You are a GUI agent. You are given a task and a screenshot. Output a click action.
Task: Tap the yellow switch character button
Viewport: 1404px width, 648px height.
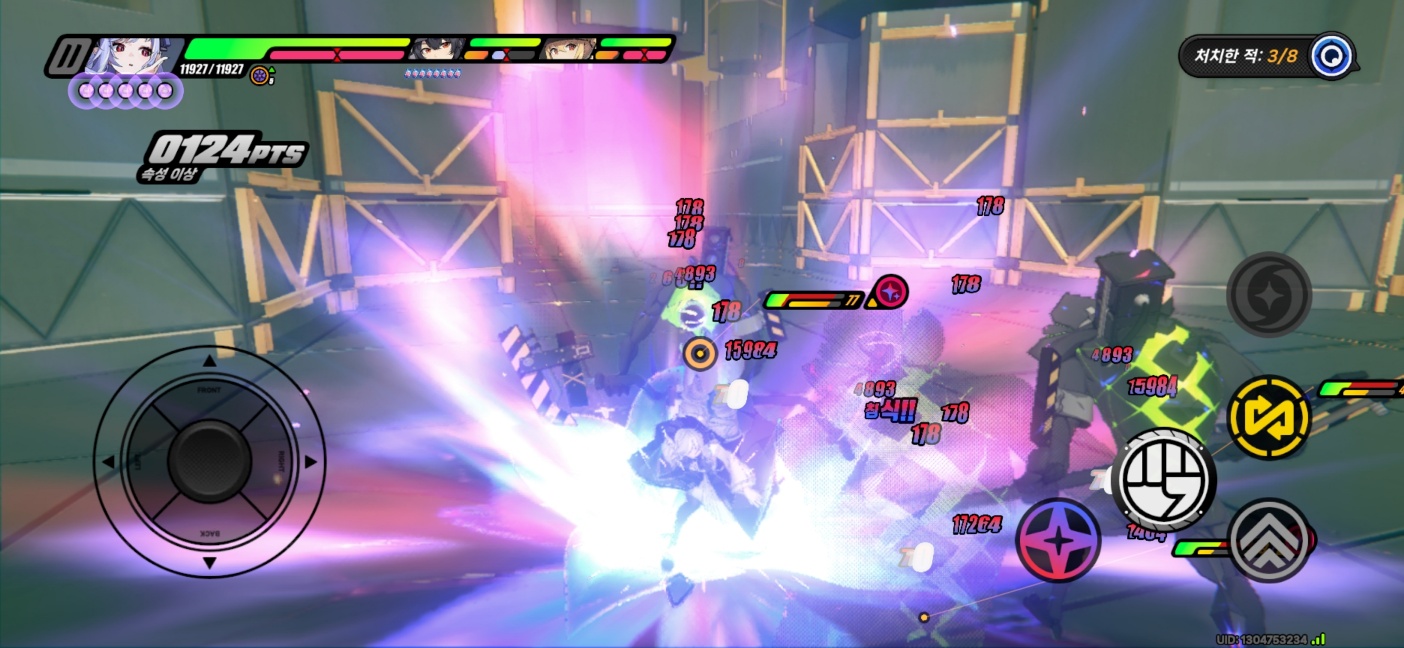coord(1268,418)
